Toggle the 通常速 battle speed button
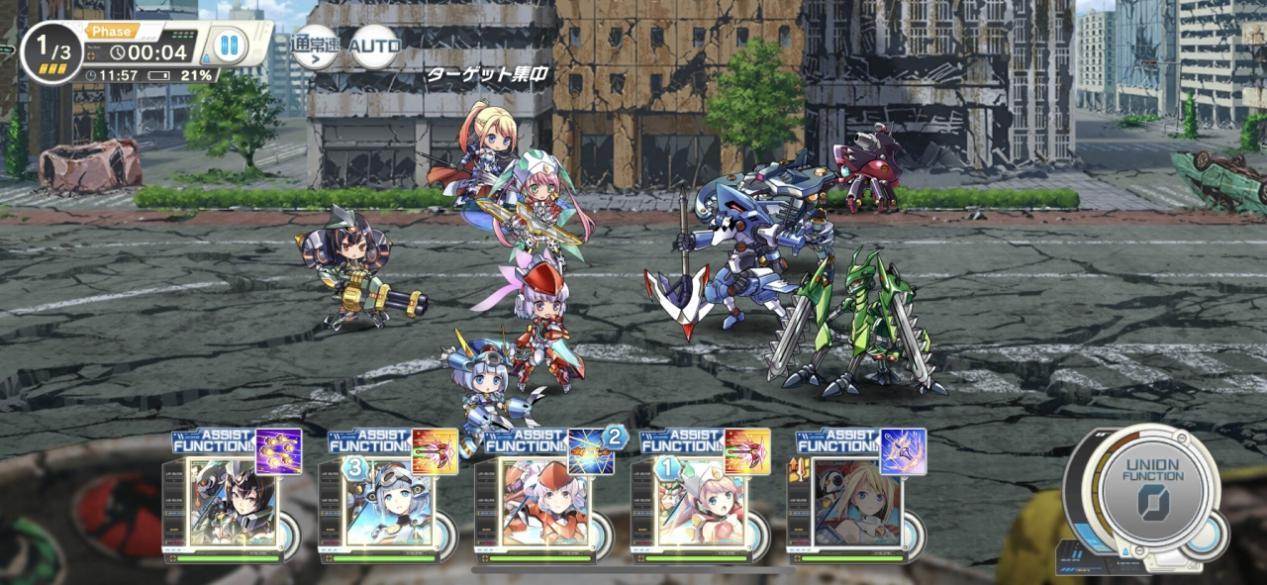1267x585 pixels. (x=314, y=46)
